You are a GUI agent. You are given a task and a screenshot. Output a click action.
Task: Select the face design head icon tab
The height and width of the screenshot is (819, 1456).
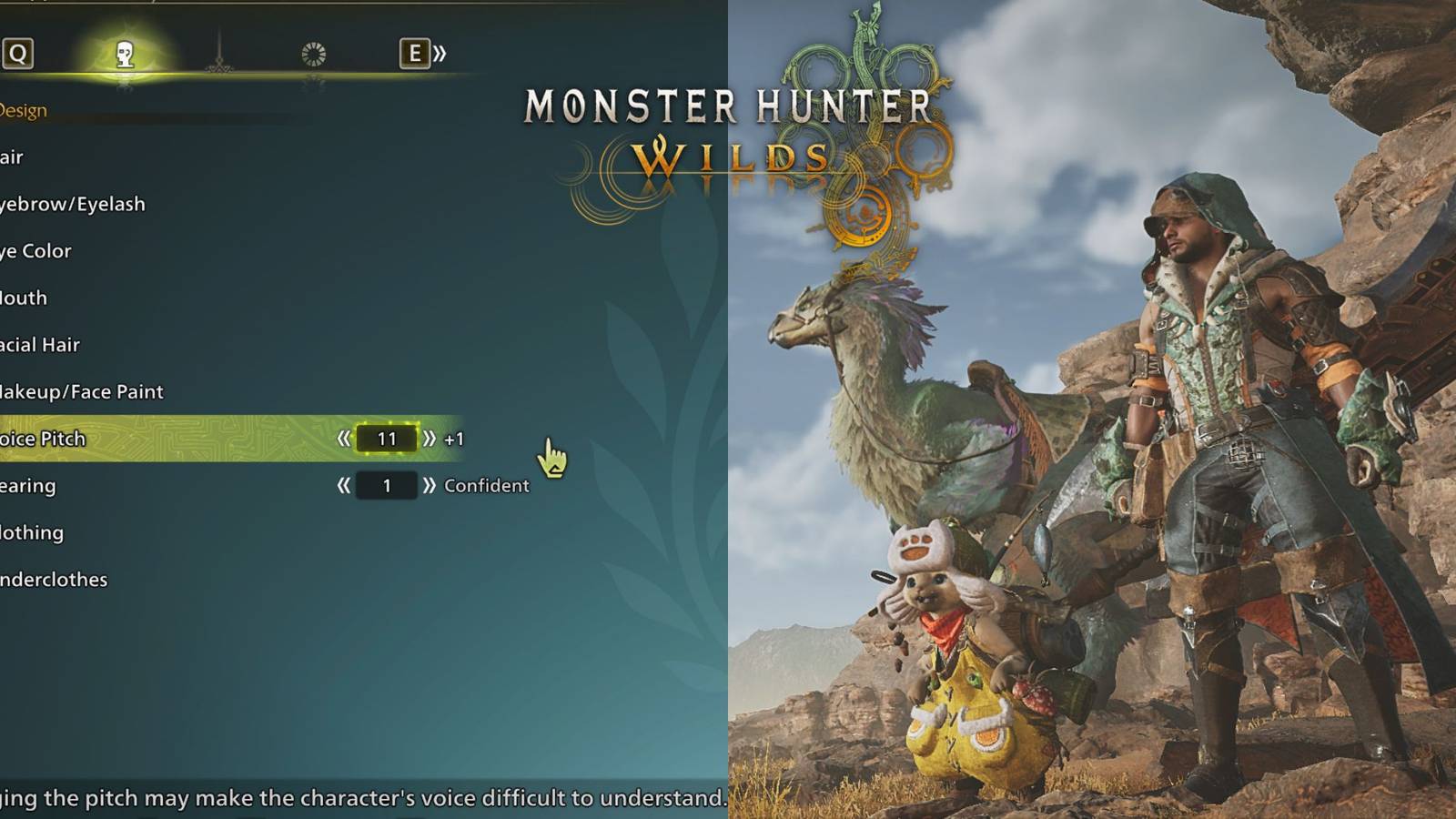[x=126, y=53]
